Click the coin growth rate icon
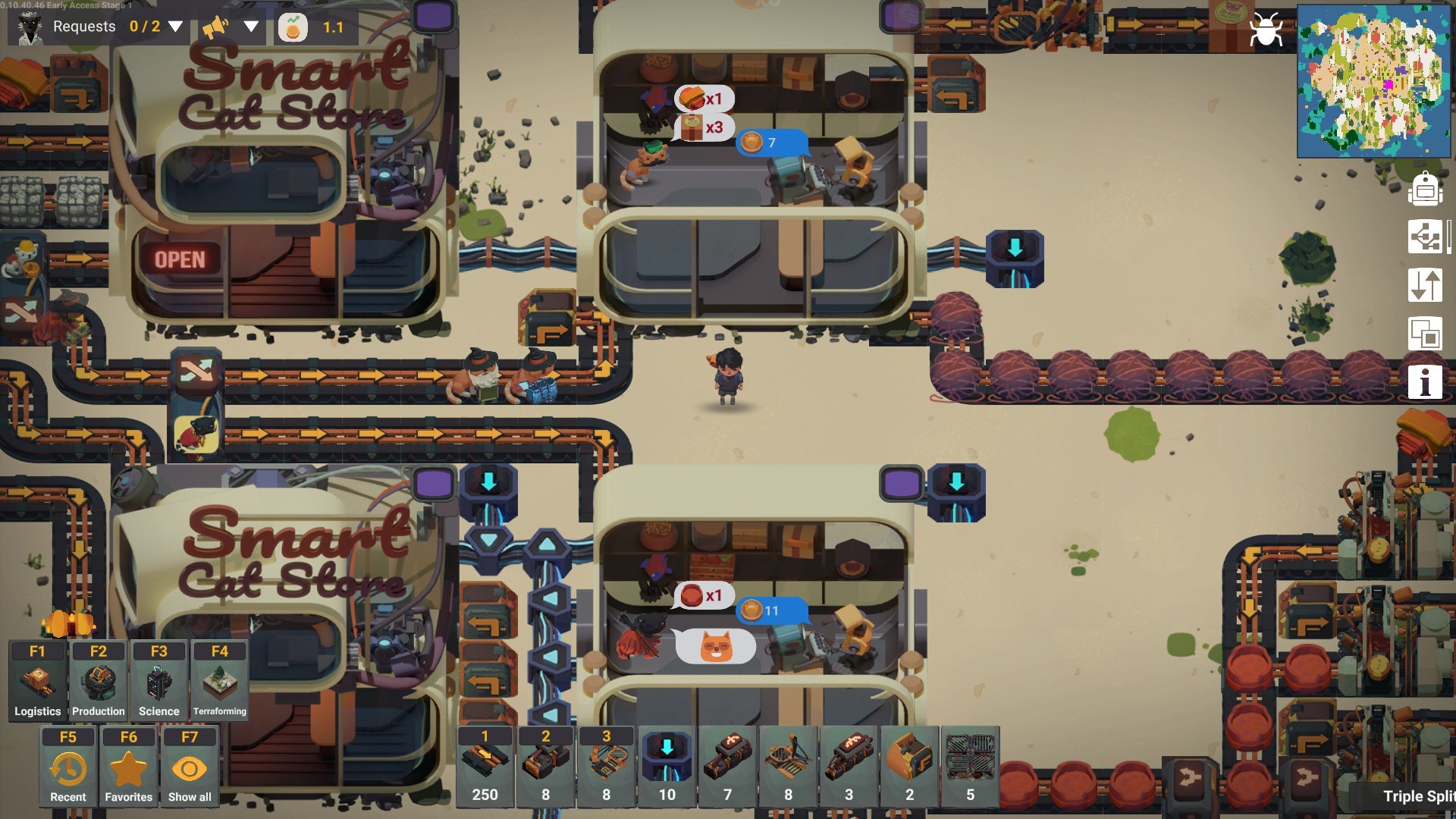 point(293,27)
